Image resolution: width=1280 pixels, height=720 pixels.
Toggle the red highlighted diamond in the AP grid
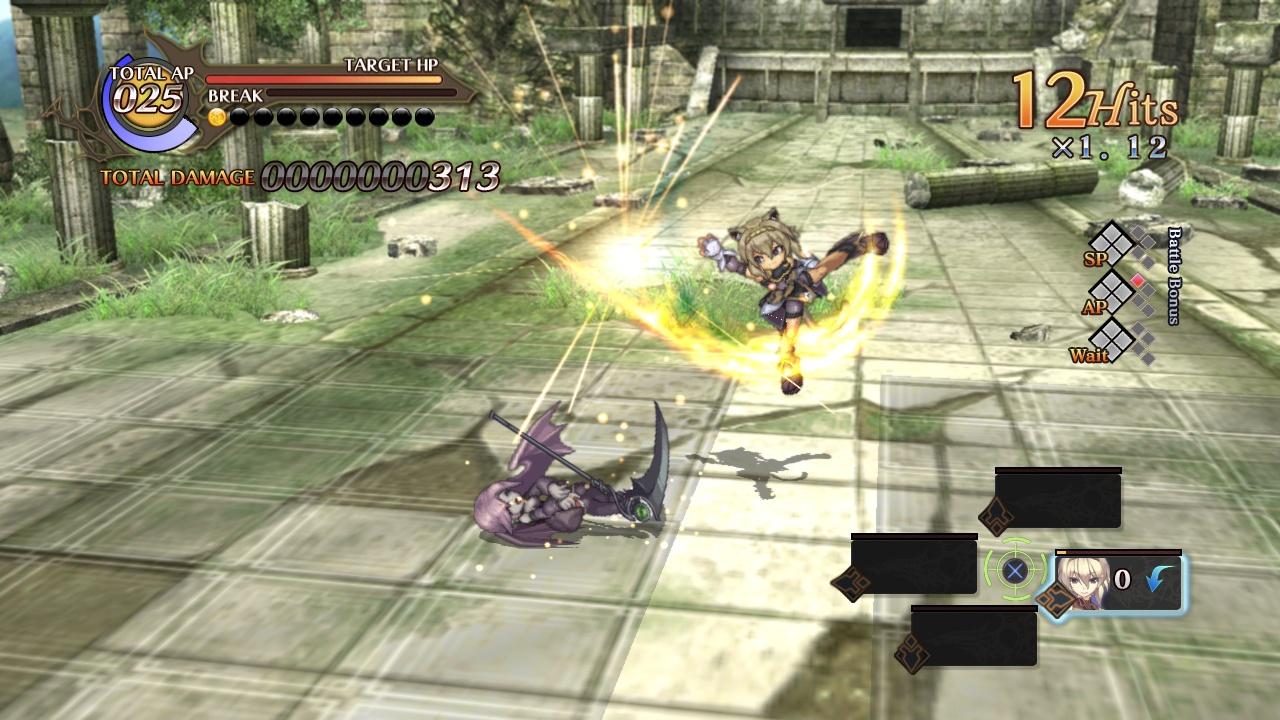1137,280
